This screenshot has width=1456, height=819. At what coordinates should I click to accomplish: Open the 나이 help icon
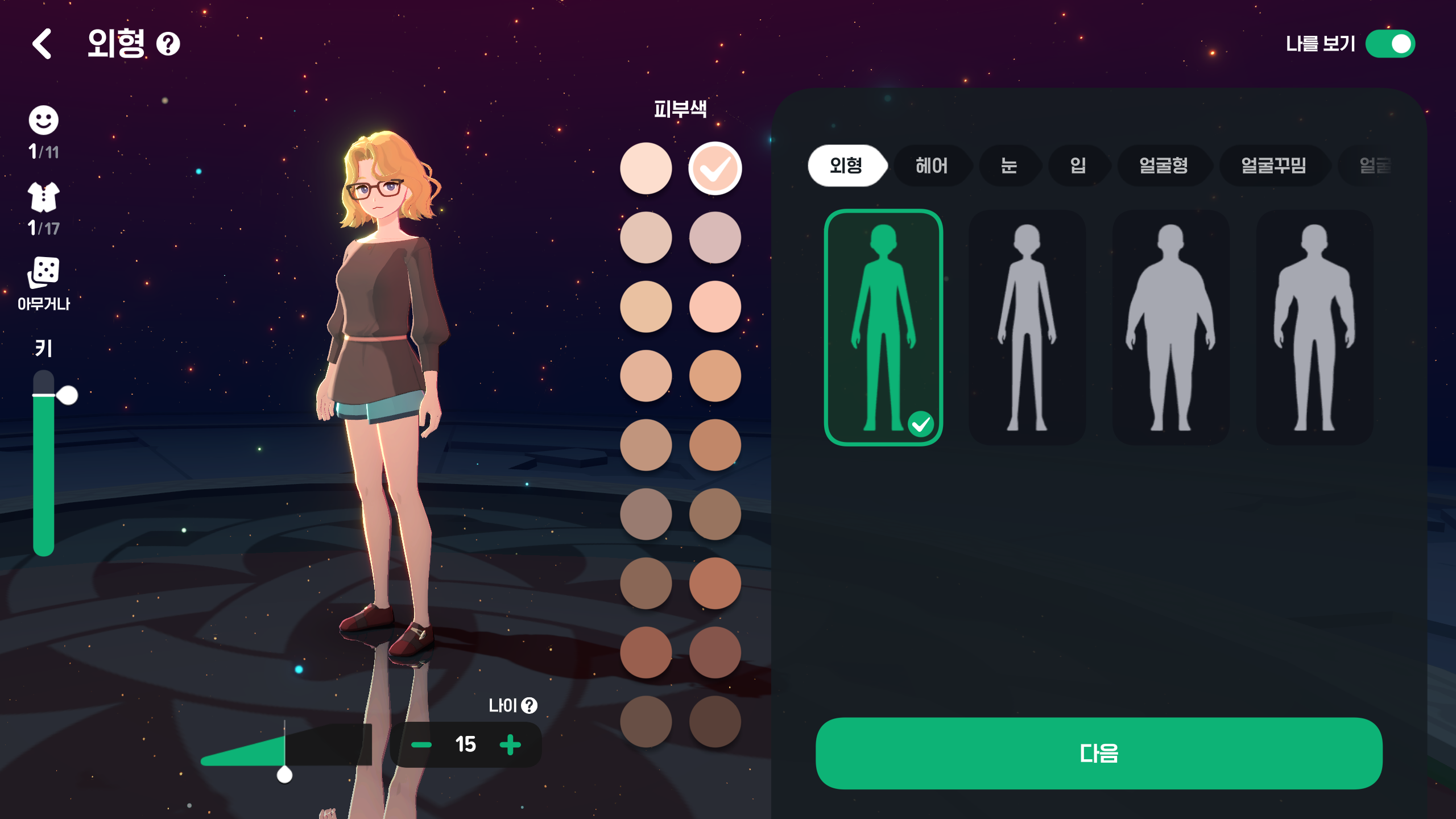pyautogui.click(x=530, y=705)
